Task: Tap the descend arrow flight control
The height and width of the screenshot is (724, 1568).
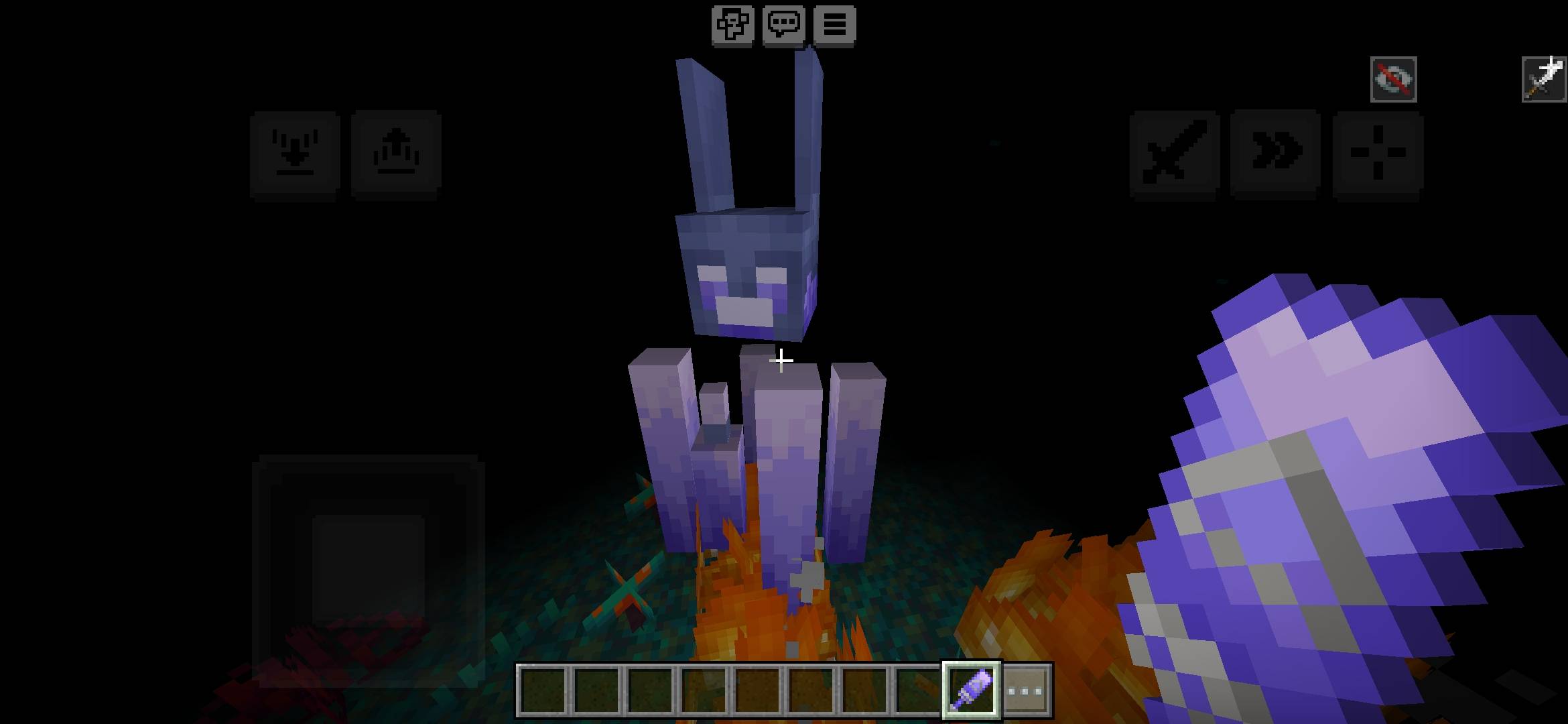Action: click(x=295, y=152)
